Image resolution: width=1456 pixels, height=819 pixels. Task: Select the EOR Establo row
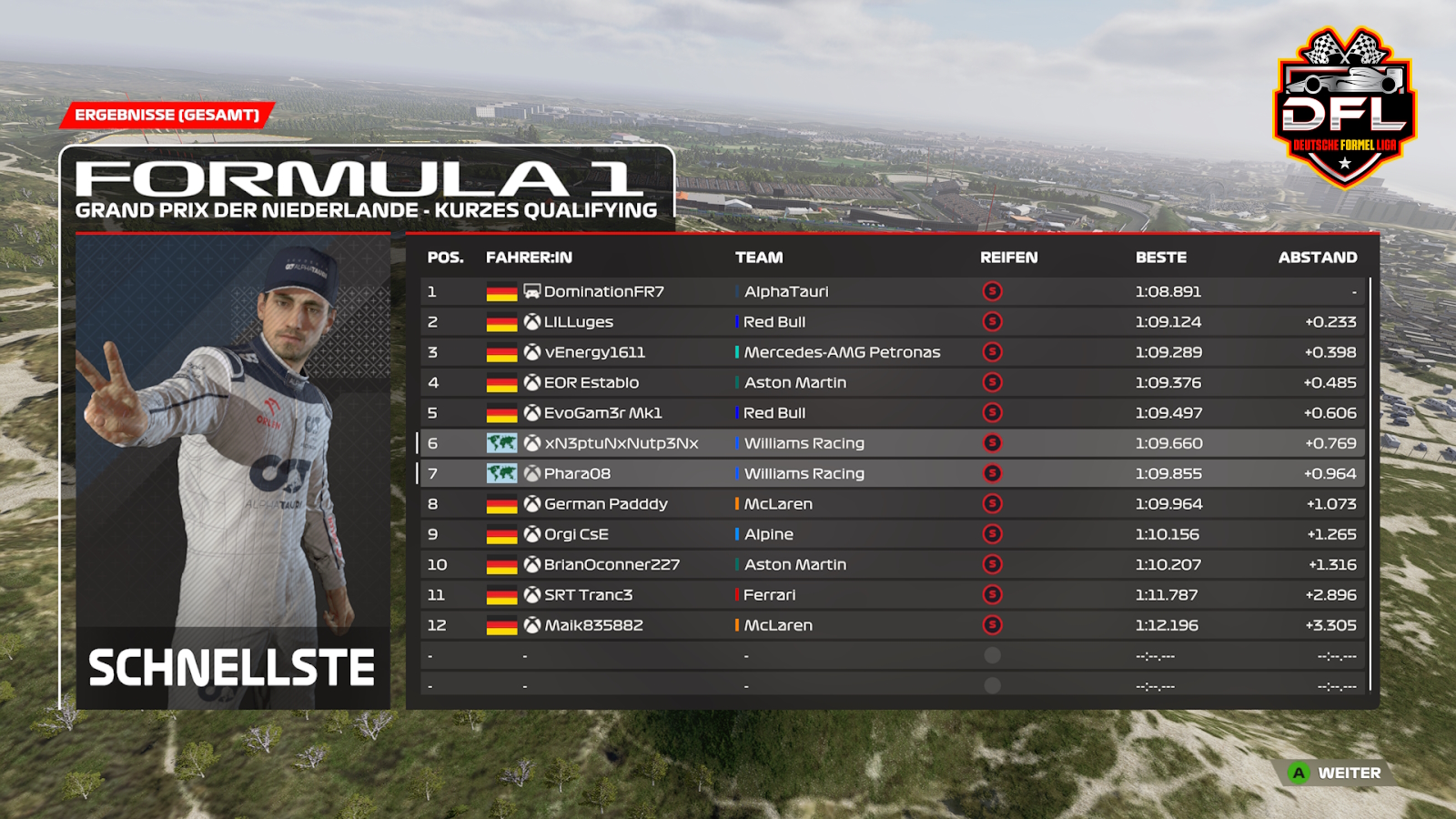[x=591, y=383]
